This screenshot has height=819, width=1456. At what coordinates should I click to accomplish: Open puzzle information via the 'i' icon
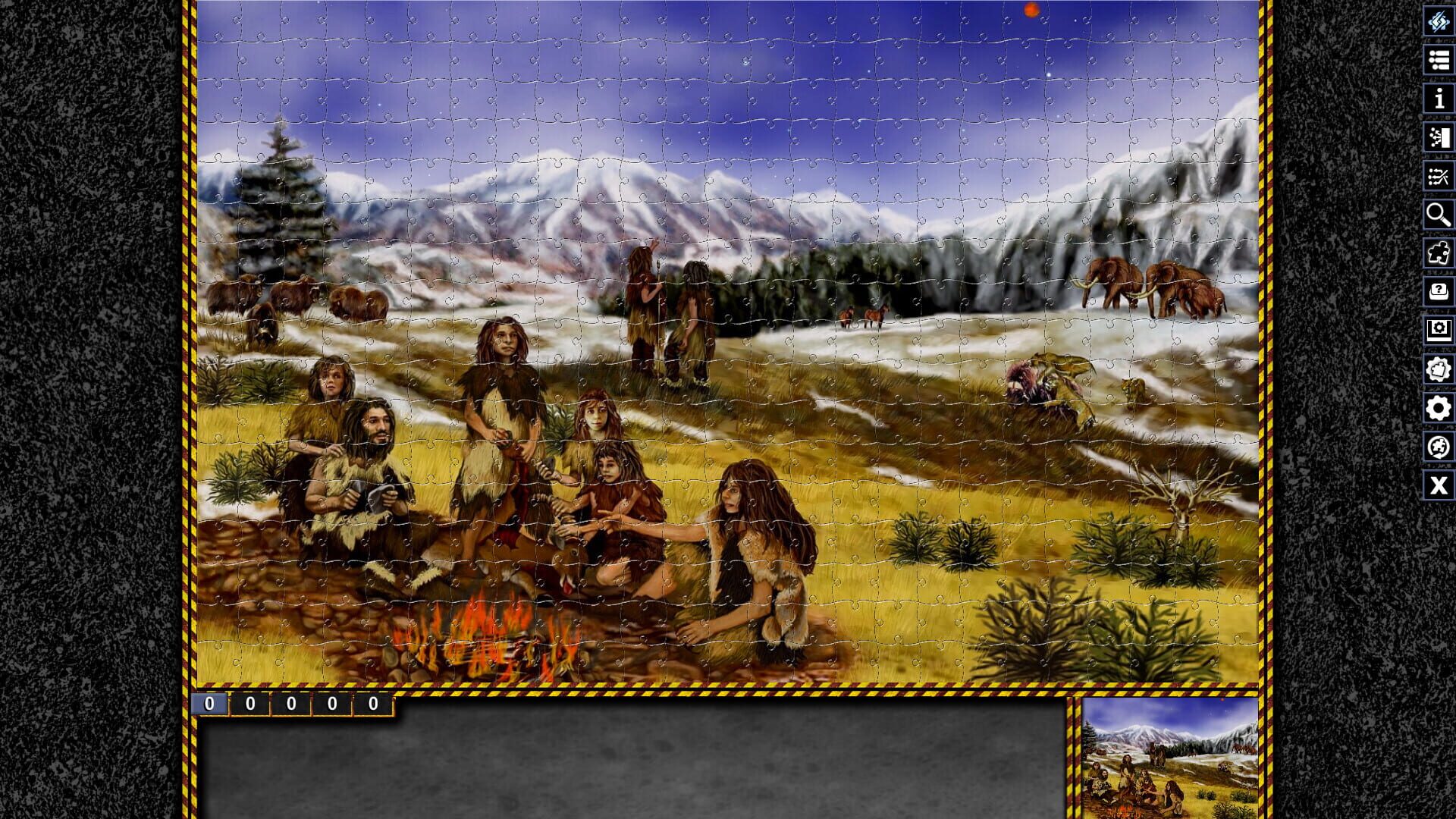(1438, 99)
